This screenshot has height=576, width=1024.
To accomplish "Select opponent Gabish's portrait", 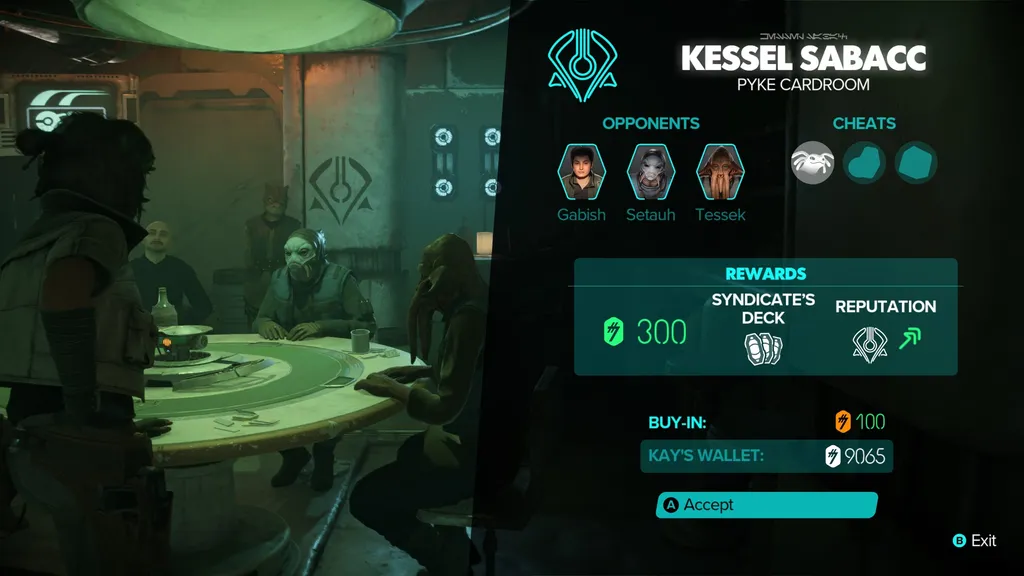I will coord(581,172).
